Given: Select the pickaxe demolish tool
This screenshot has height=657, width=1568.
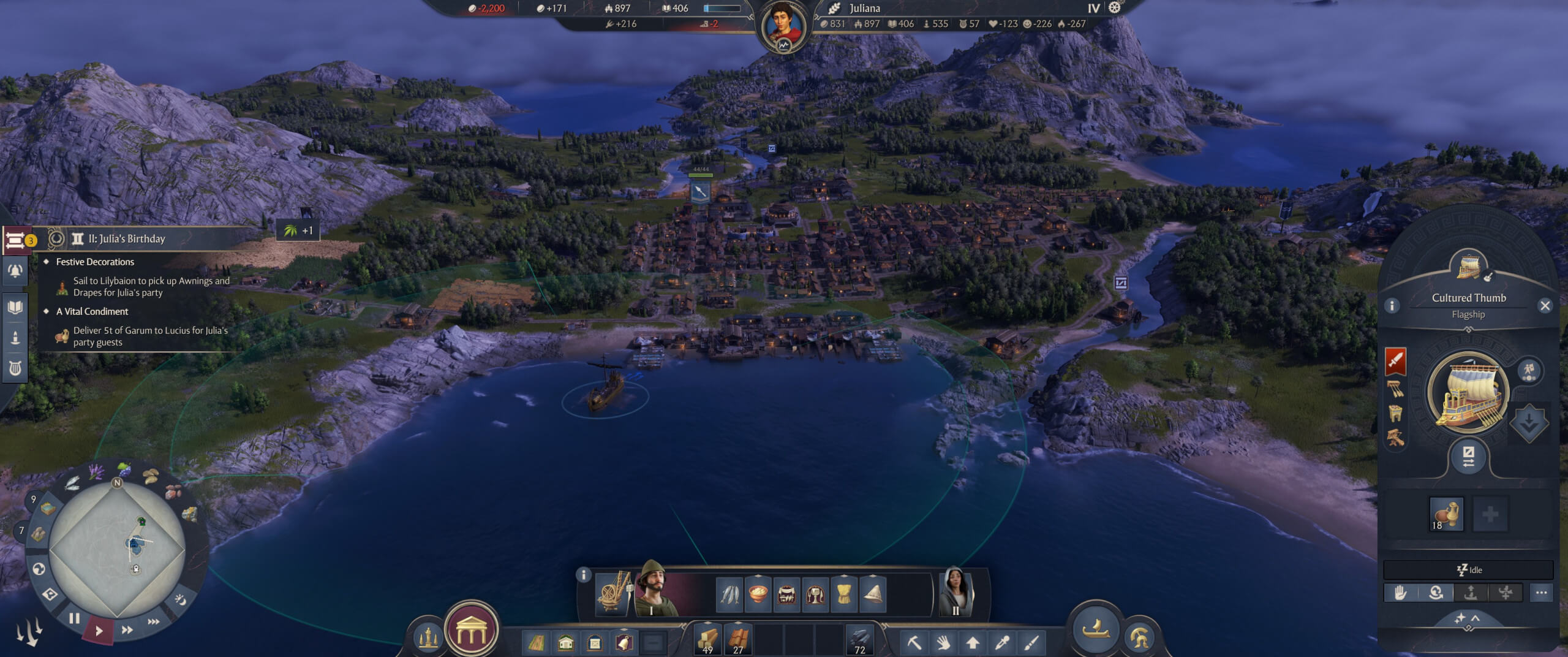Looking at the screenshot, I should (x=914, y=642).
